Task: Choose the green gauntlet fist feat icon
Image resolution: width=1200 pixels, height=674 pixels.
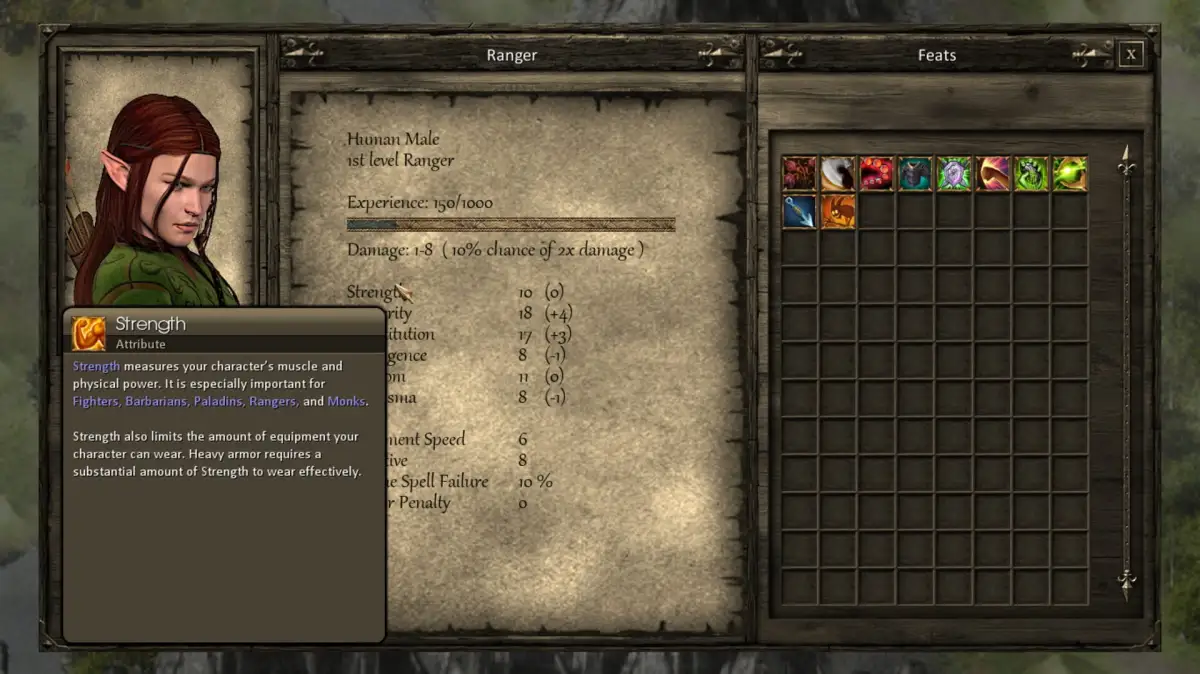Action: tap(1031, 174)
